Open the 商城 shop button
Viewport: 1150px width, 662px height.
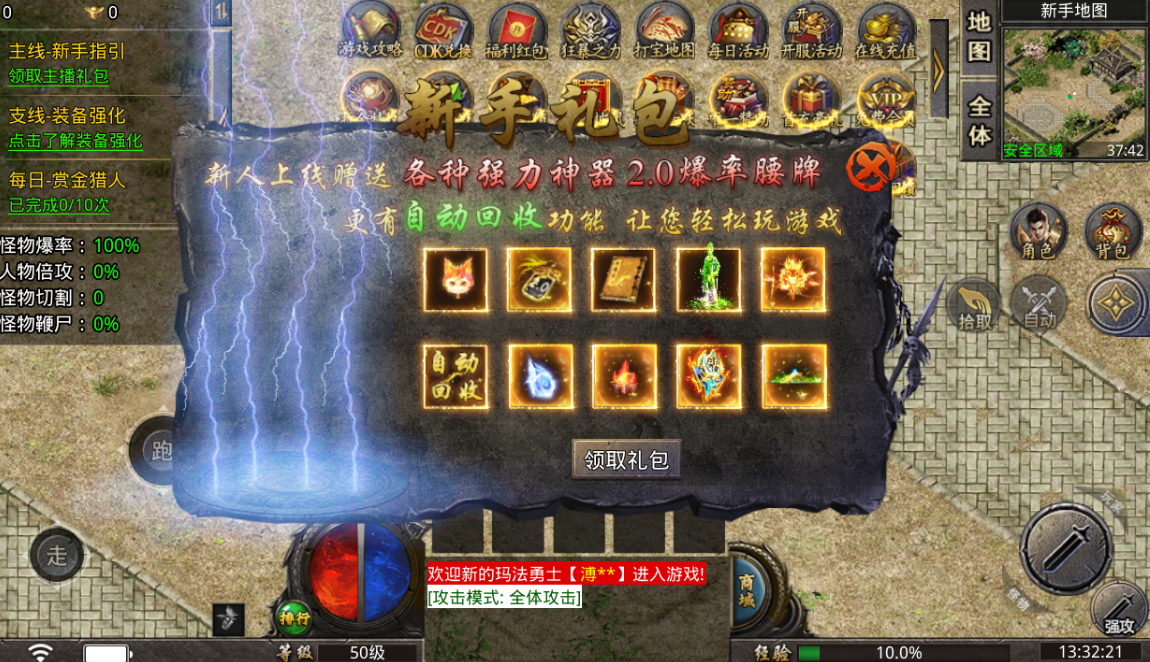tap(747, 590)
